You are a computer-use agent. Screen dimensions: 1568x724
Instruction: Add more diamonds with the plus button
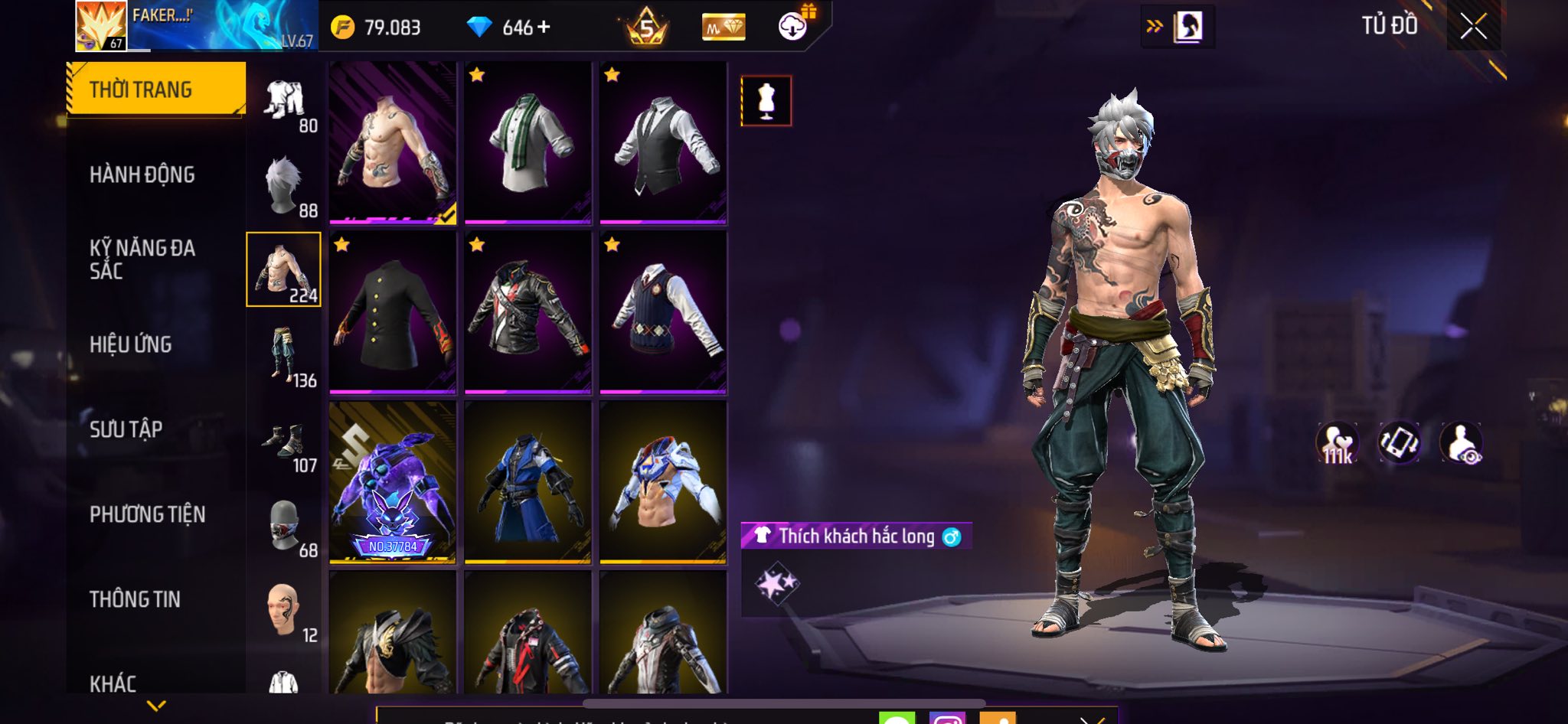coord(544,28)
